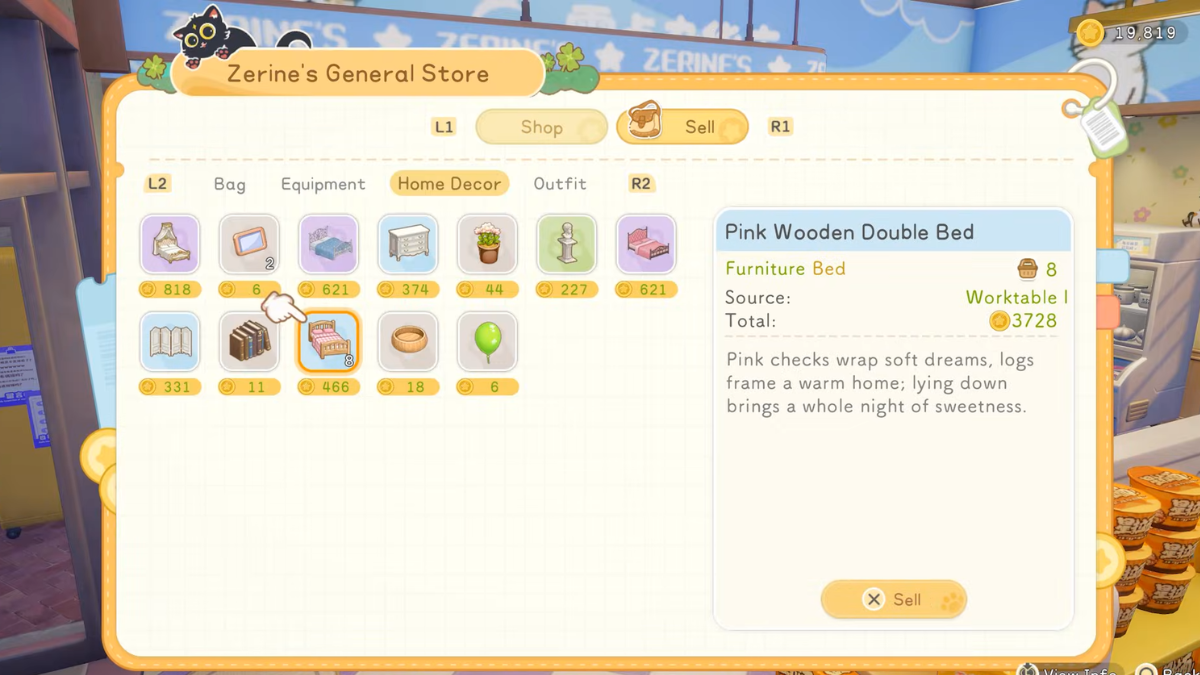Select the potted flower plant item
Image resolution: width=1200 pixels, height=675 pixels.
coord(487,244)
